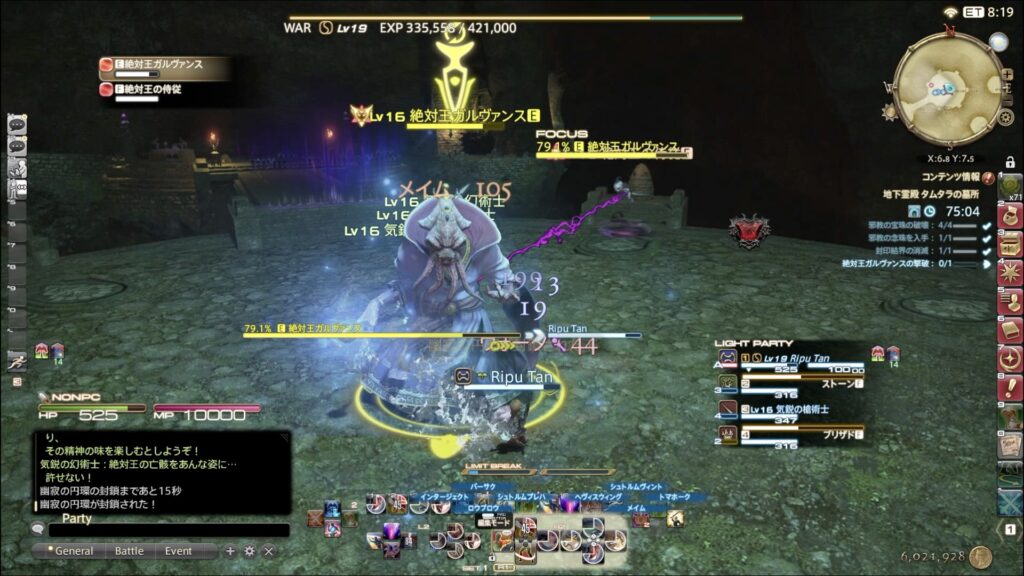
Task: Click the minimap settings gear icon
Action: point(1006,118)
